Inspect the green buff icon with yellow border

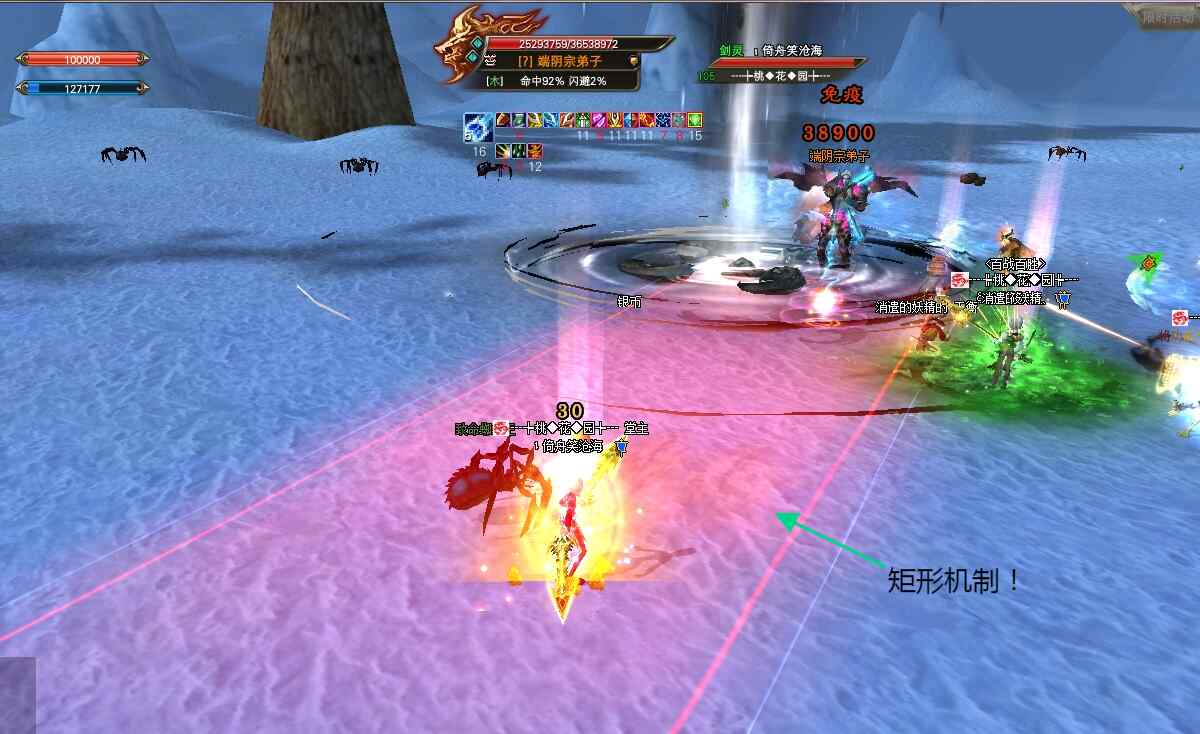(694, 121)
